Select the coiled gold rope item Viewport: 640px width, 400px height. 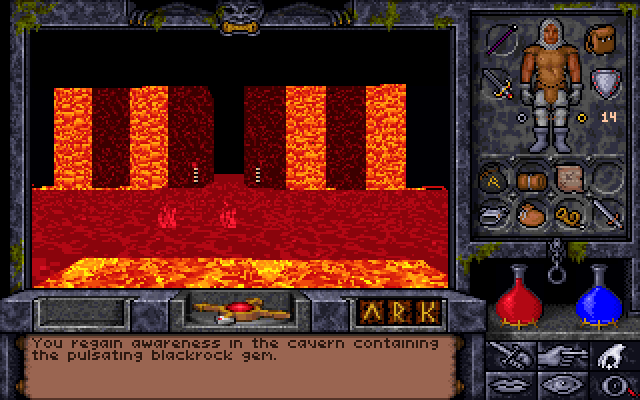point(568,212)
